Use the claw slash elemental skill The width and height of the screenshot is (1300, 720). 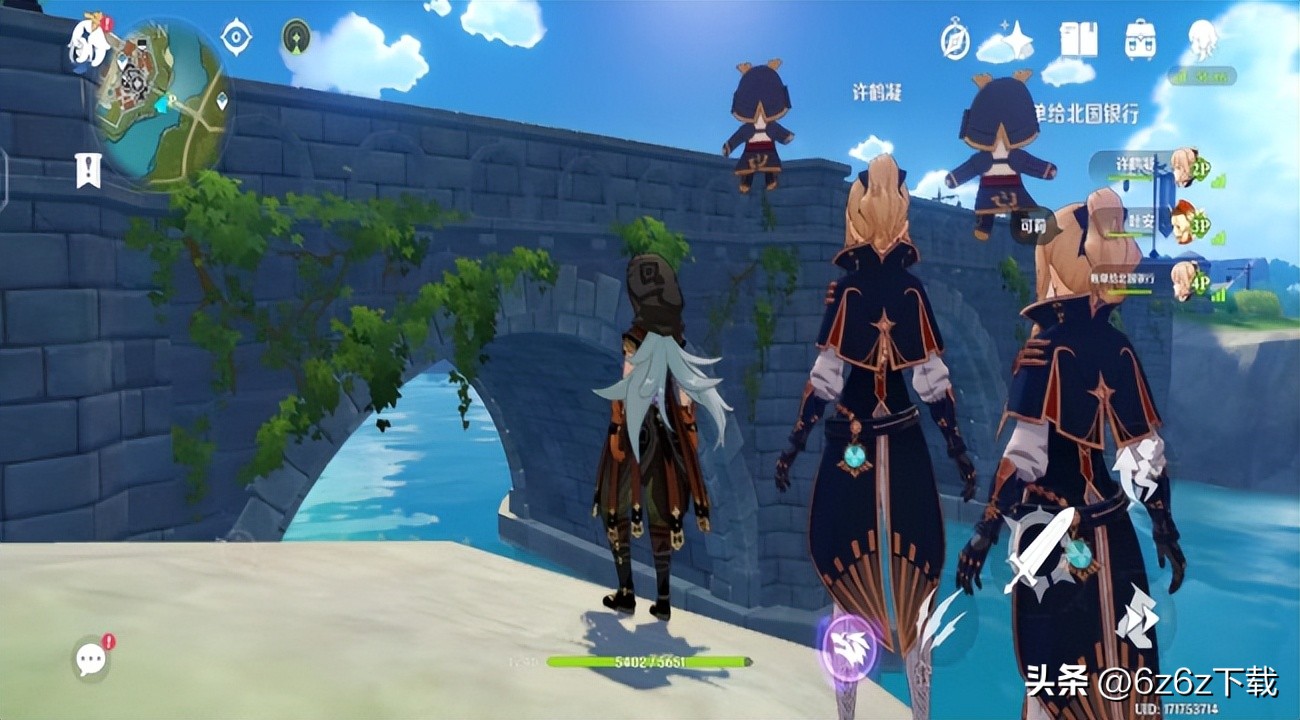940,622
